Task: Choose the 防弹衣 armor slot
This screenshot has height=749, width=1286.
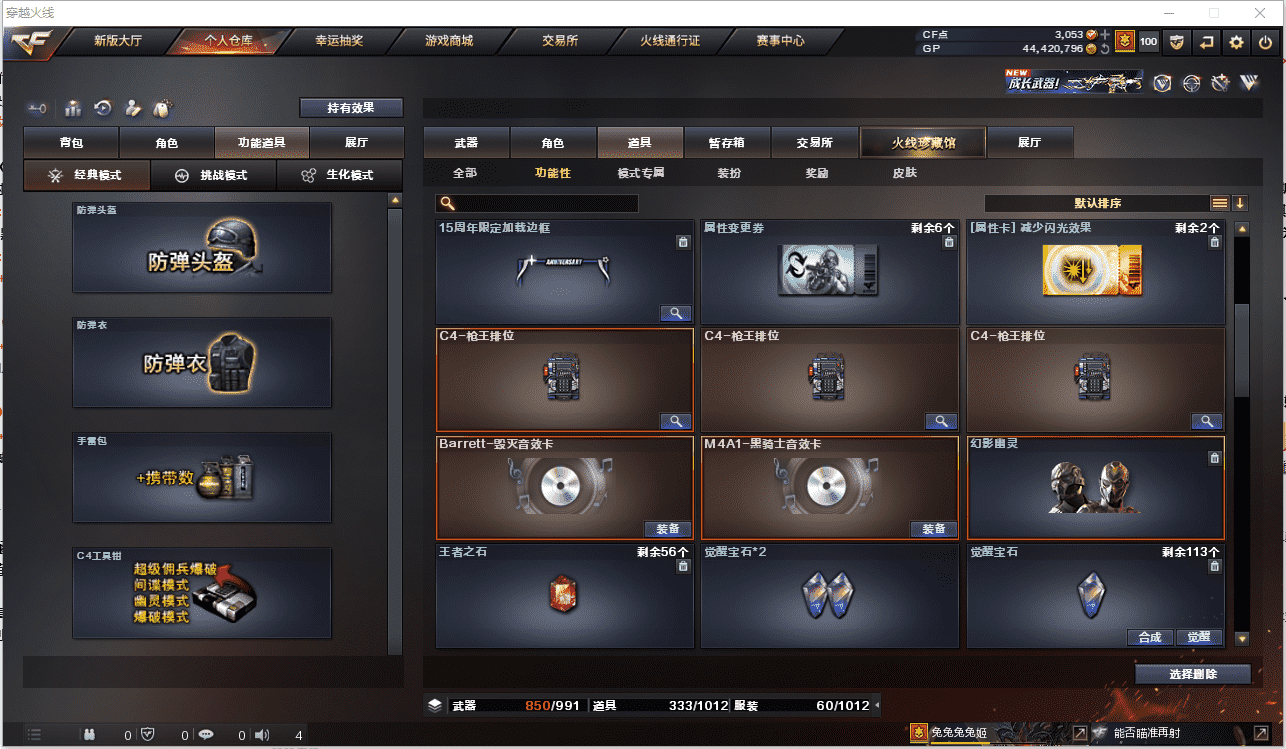Action: pyautogui.click(x=202, y=363)
